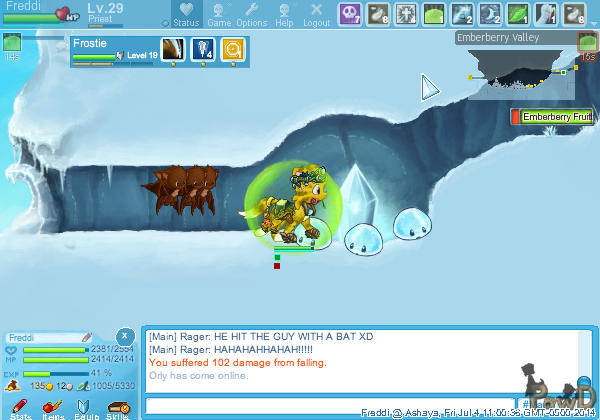The width and height of the screenshot is (600, 420).
Task: Activate the purple skull skill icon
Action: (351, 13)
